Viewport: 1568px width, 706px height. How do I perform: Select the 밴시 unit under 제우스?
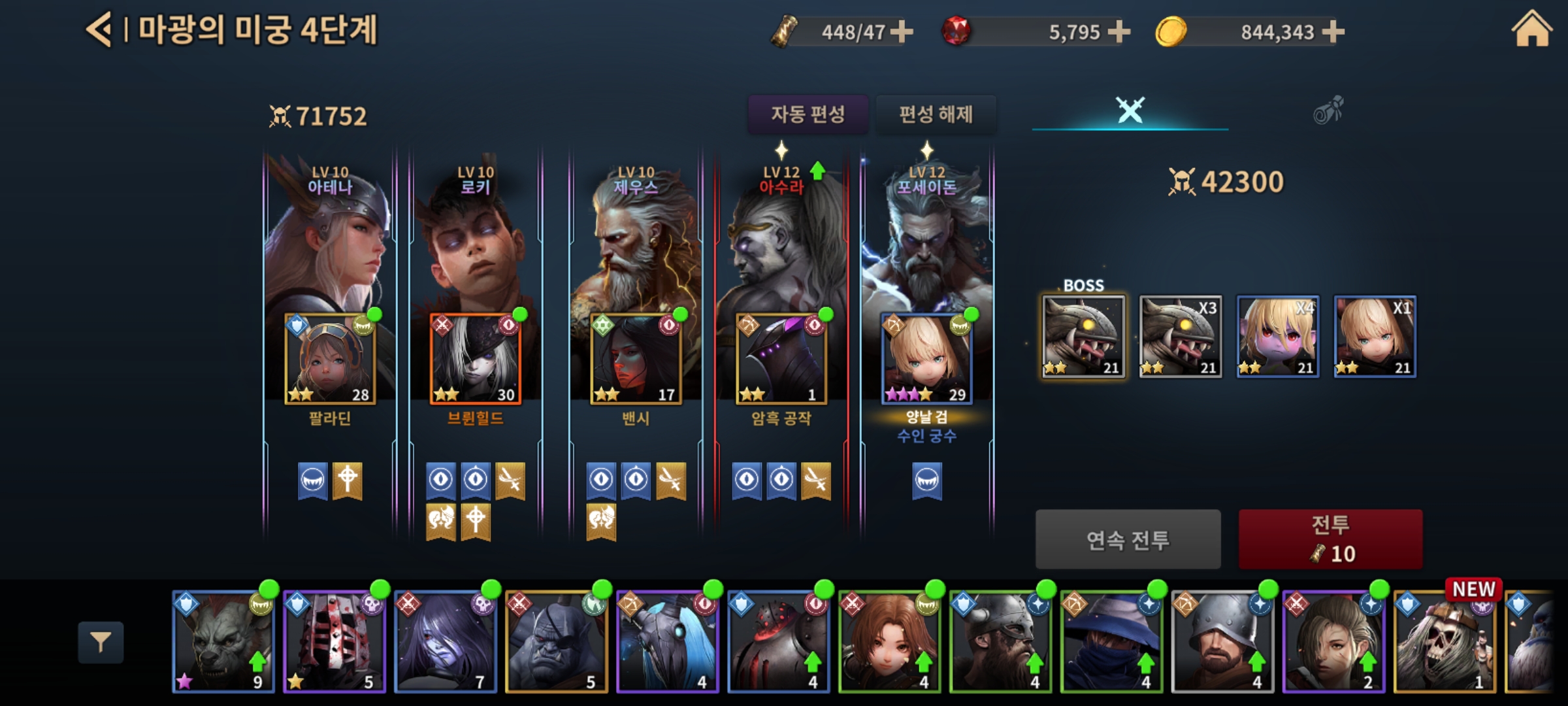(636, 360)
